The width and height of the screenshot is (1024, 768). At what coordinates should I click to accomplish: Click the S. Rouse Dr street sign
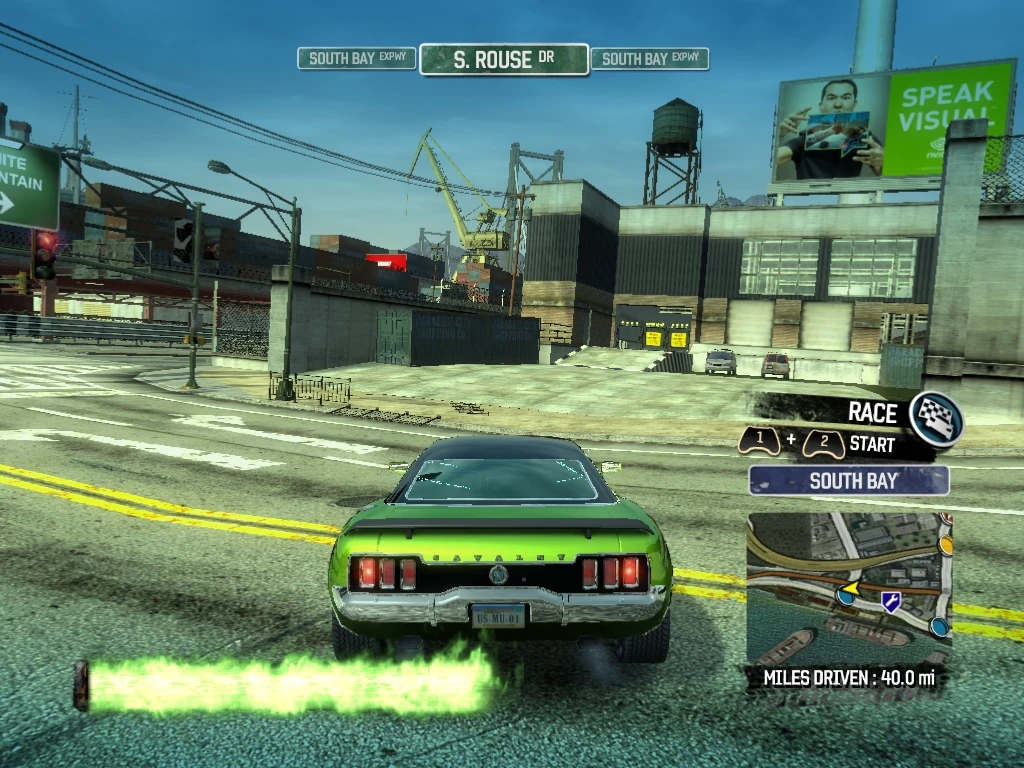point(504,59)
